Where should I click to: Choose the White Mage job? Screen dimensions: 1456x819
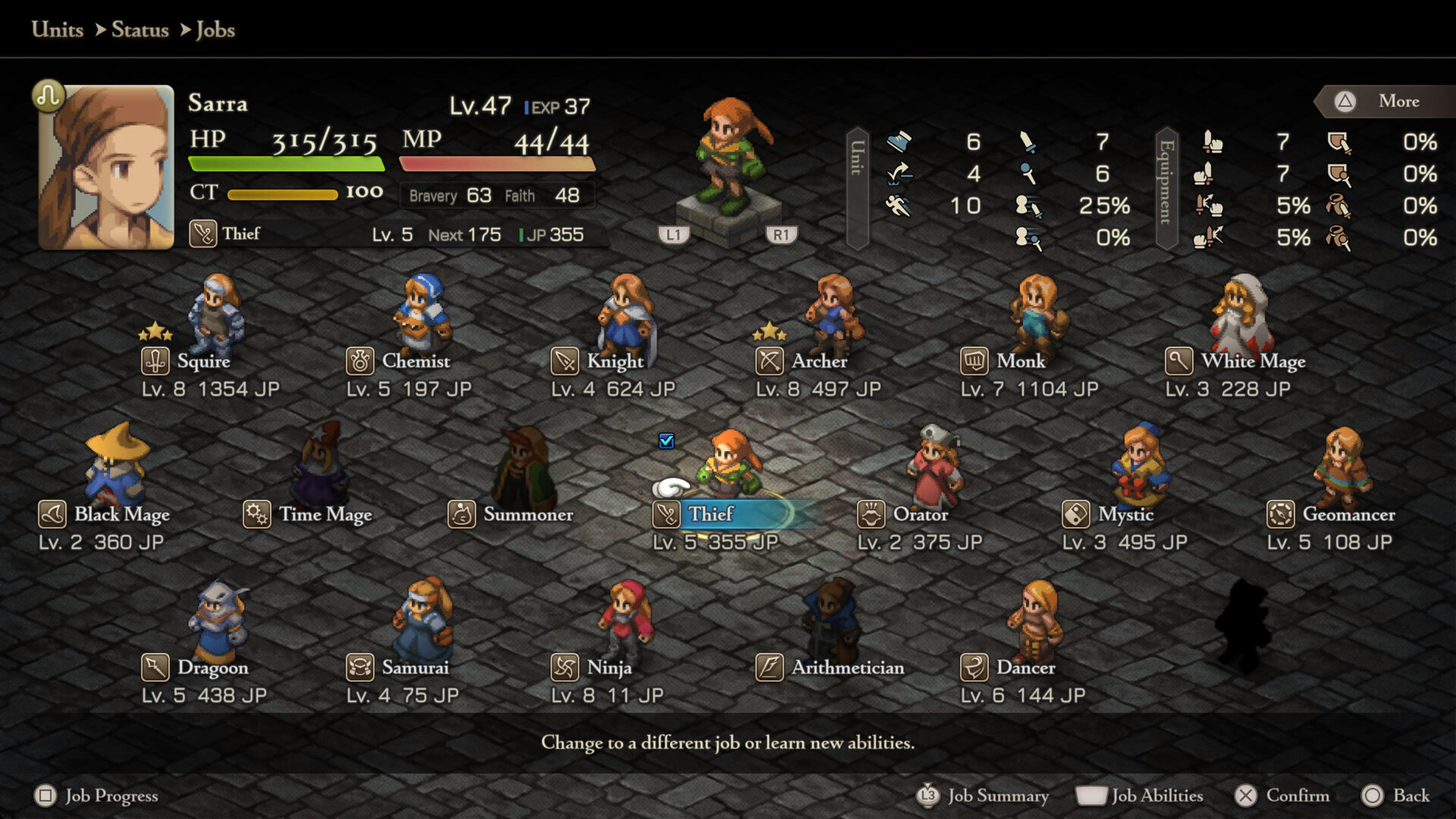click(1252, 361)
